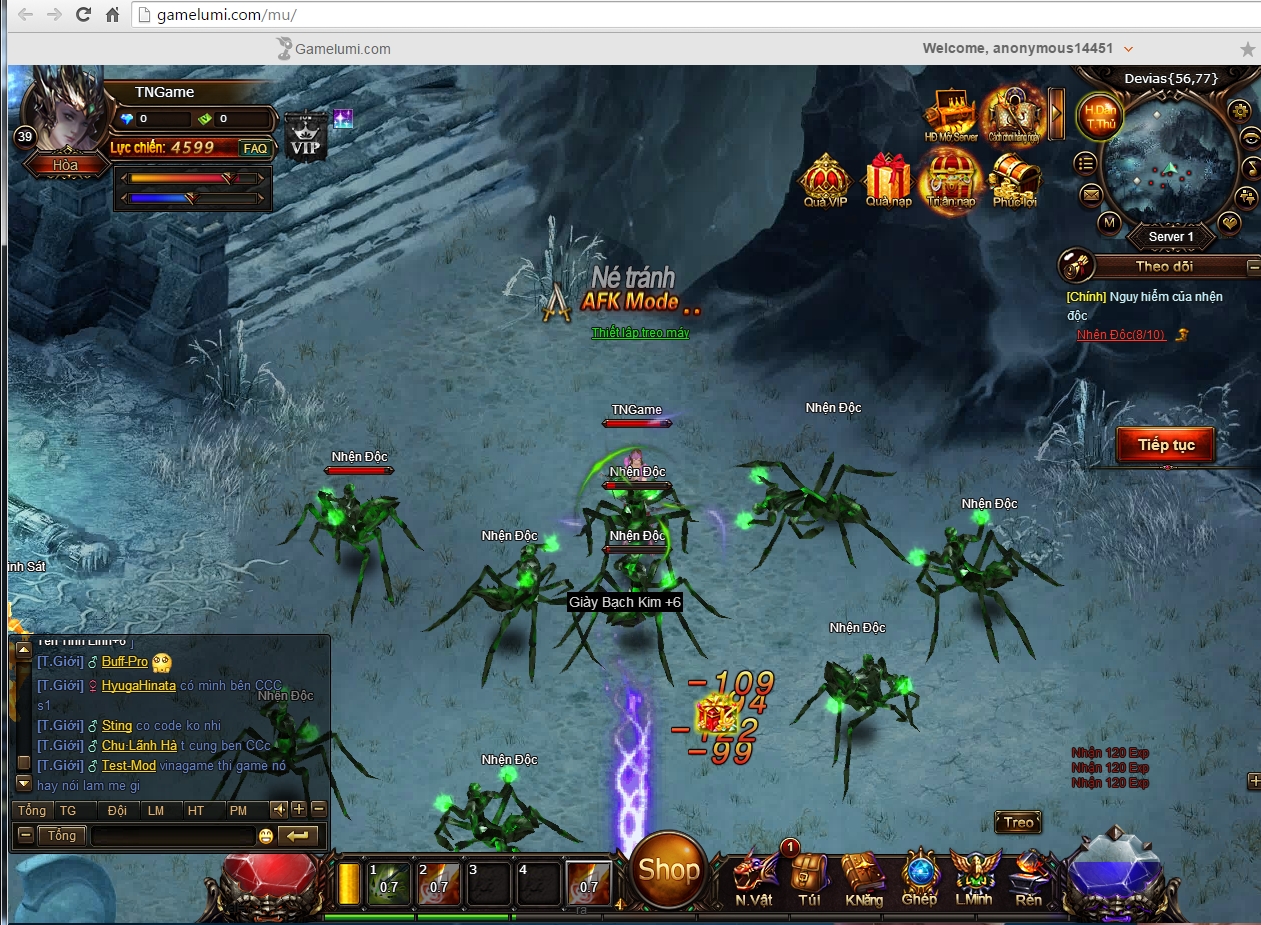Screen dimensions: 1261x925
Task: Switch chat to the Đội tab
Action: (x=117, y=810)
